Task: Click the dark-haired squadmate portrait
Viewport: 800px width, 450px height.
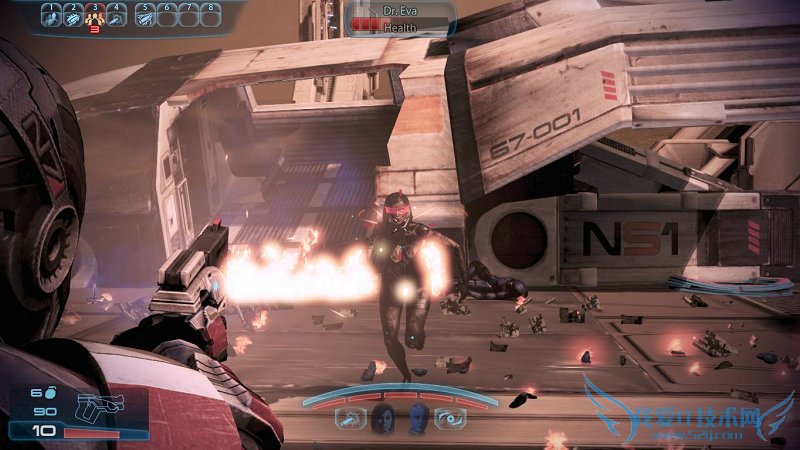Action: 382,420
